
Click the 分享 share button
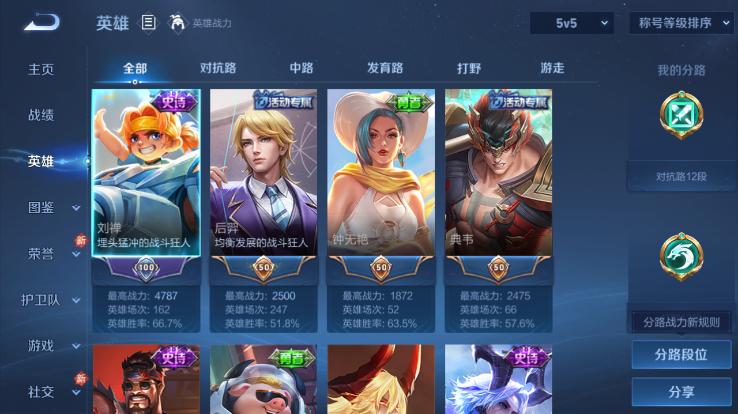(x=681, y=391)
